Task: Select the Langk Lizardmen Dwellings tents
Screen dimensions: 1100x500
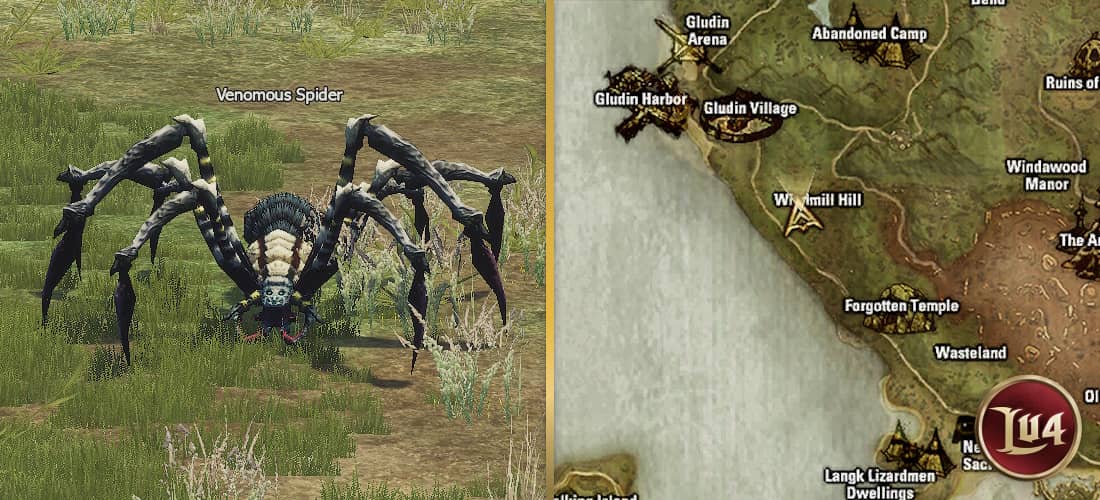Action: (x=918, y=452)
